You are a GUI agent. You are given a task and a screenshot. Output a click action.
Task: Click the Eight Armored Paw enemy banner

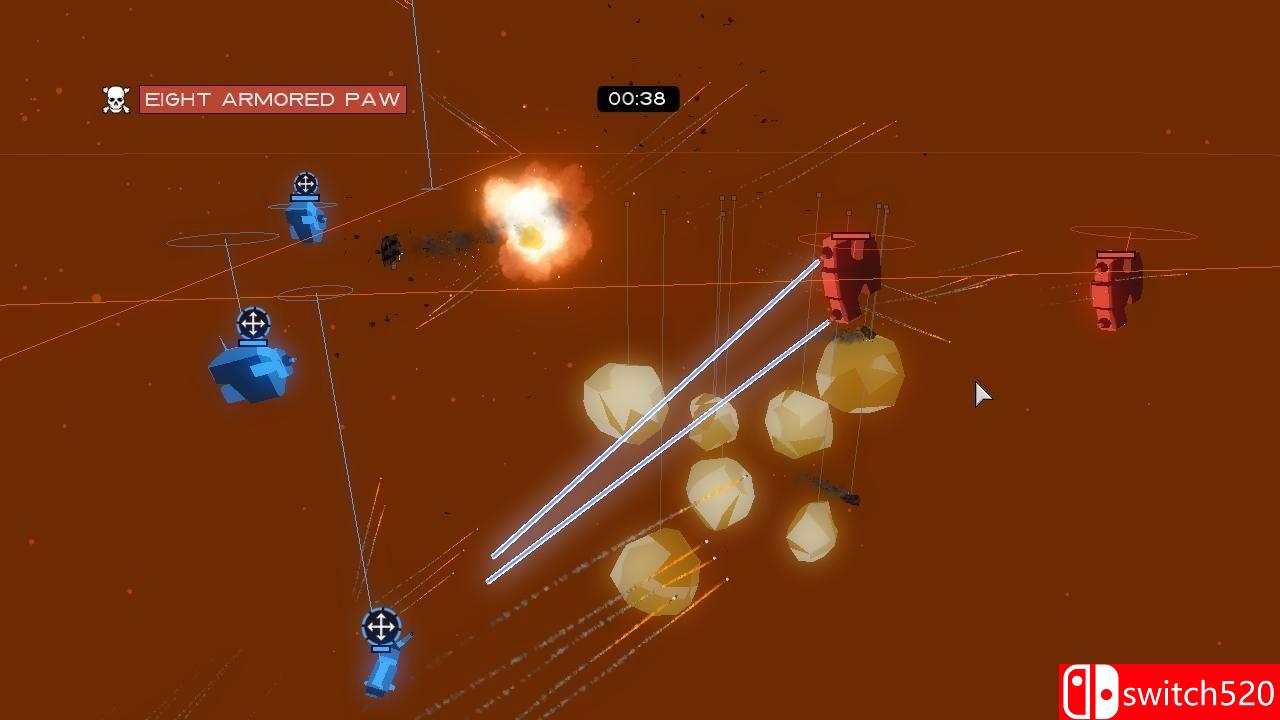272,99
